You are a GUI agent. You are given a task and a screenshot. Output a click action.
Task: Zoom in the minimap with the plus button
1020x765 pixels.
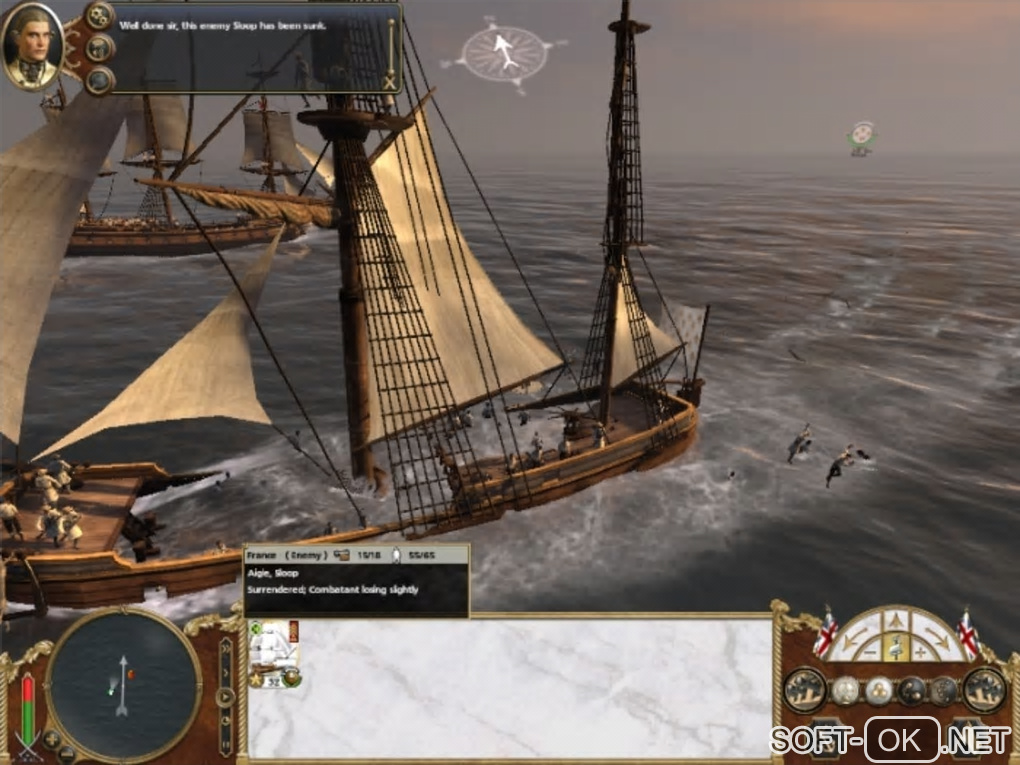pyautogui.click(x=52, y=740)
